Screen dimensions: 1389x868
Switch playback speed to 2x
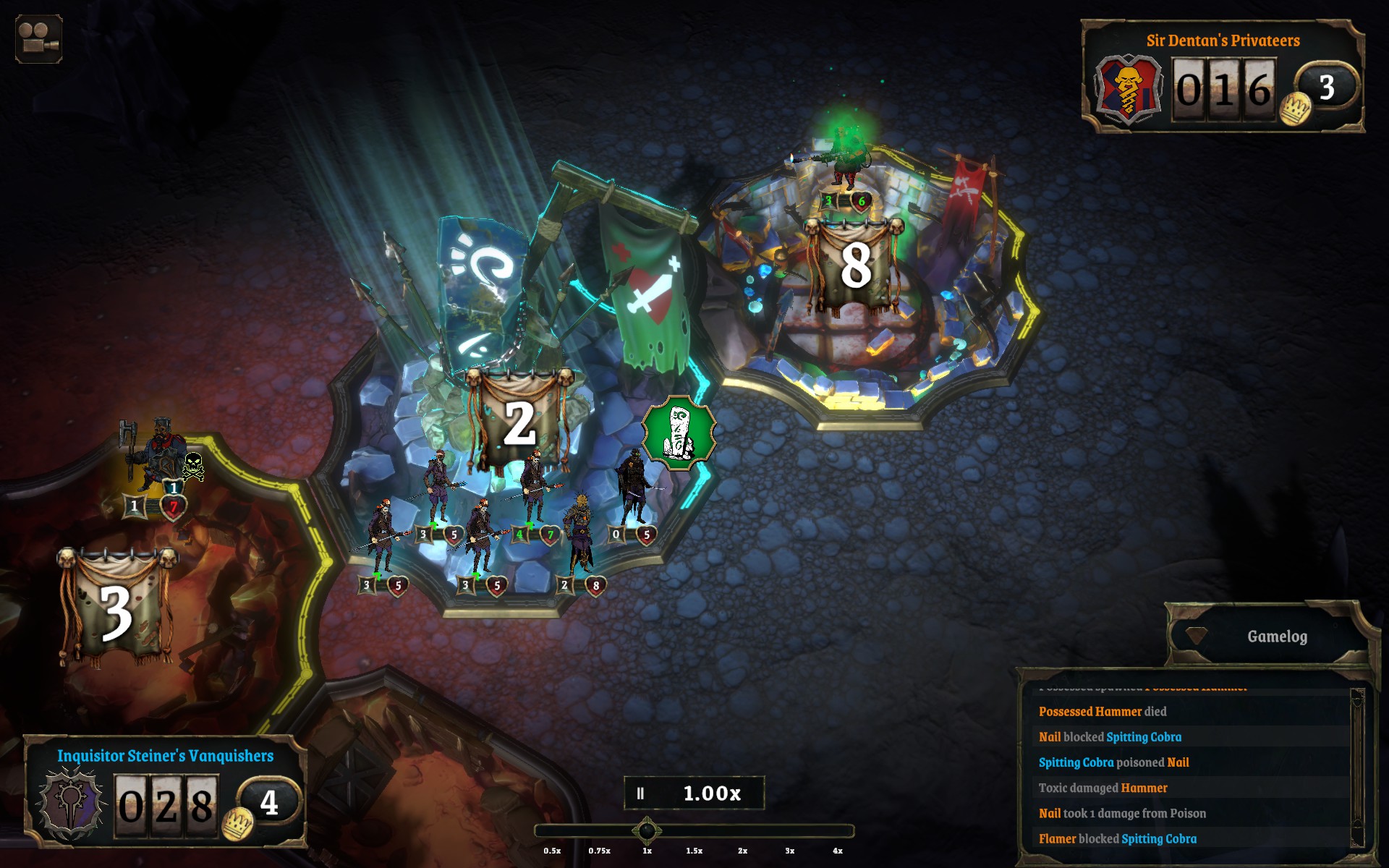[742, 851]
